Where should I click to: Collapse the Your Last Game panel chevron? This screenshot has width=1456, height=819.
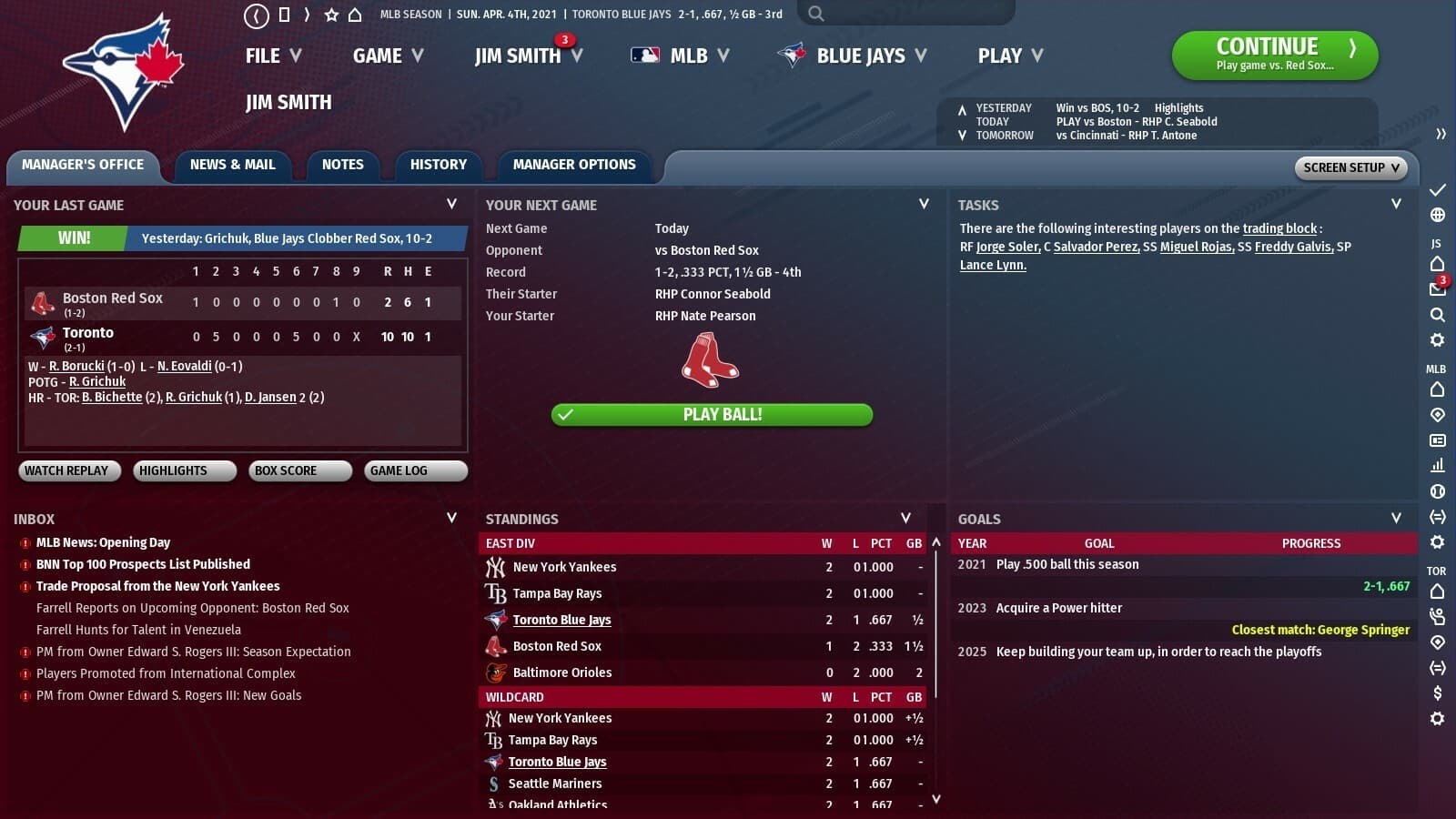452,205
